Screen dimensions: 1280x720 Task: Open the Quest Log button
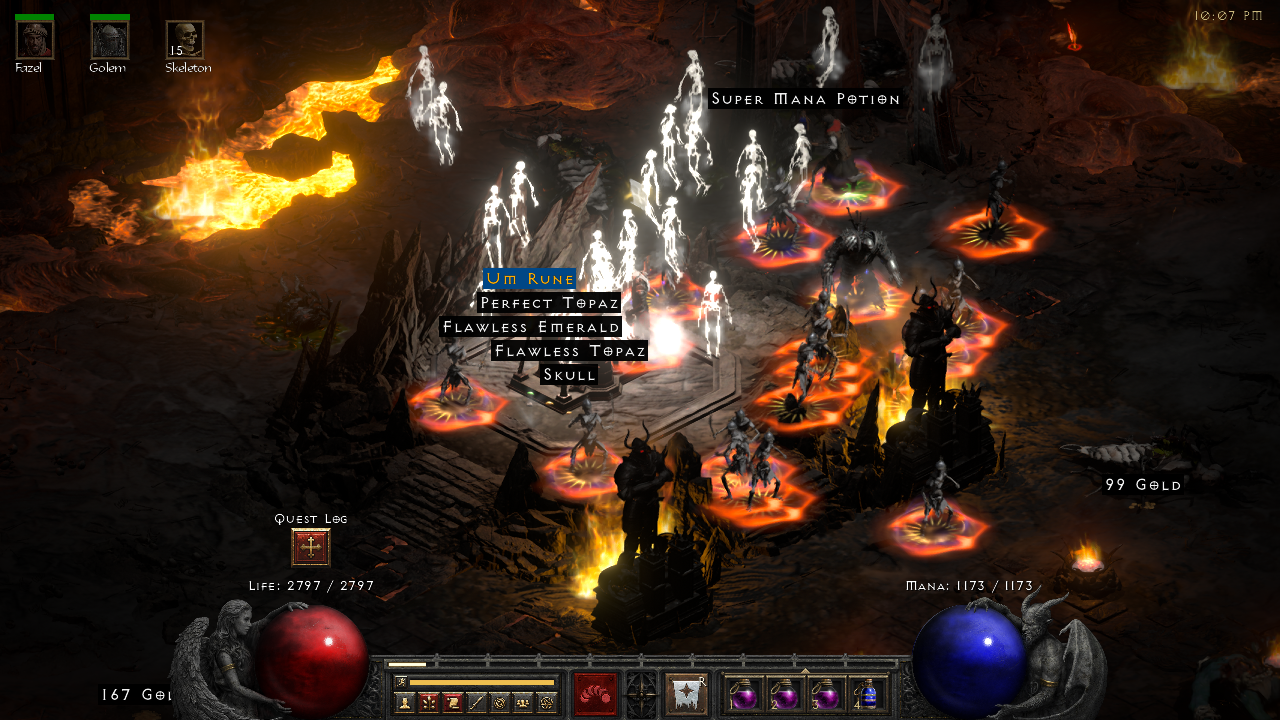click(x=311, y=548)
